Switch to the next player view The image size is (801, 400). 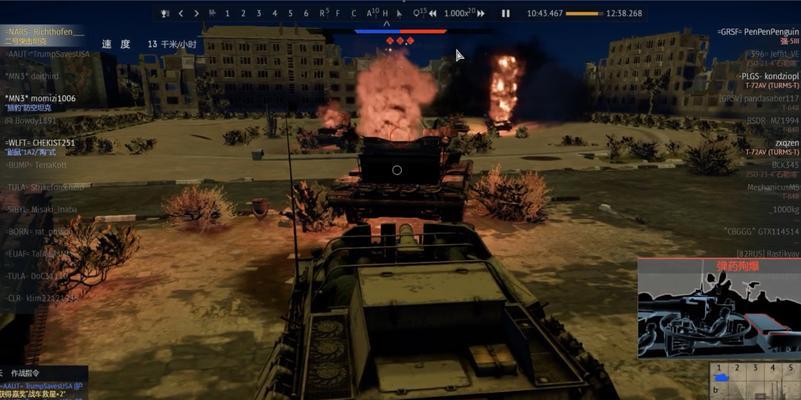[x=195, y=13]
